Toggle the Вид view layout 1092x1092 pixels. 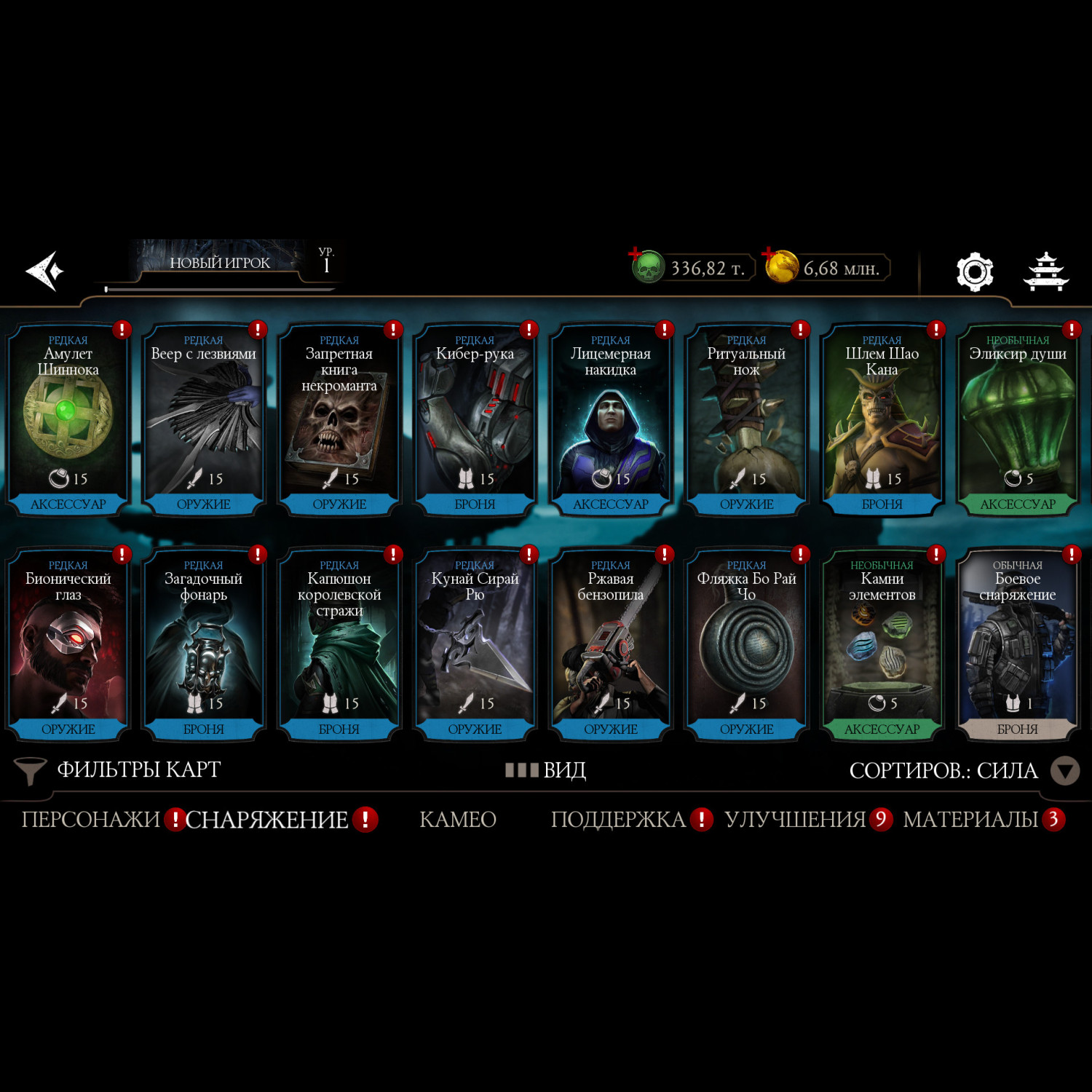pyautogui.click(x=546, y=770)
